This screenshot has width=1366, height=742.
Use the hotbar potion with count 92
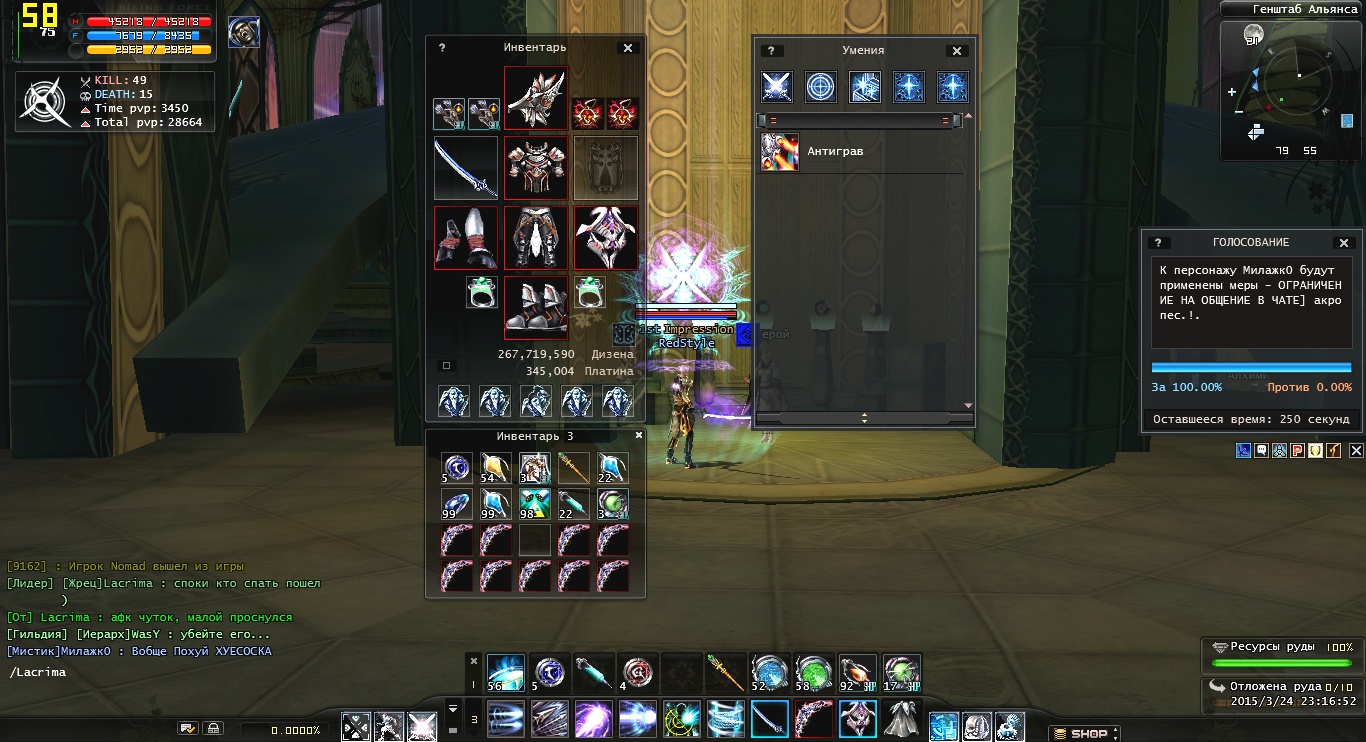click(857, 673)
